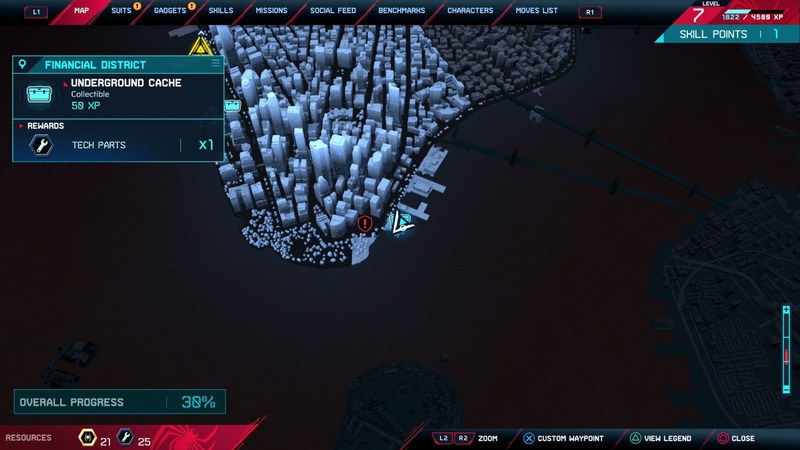
Task: Click the red exclamation crime marker
Action: tap(365, 224)
